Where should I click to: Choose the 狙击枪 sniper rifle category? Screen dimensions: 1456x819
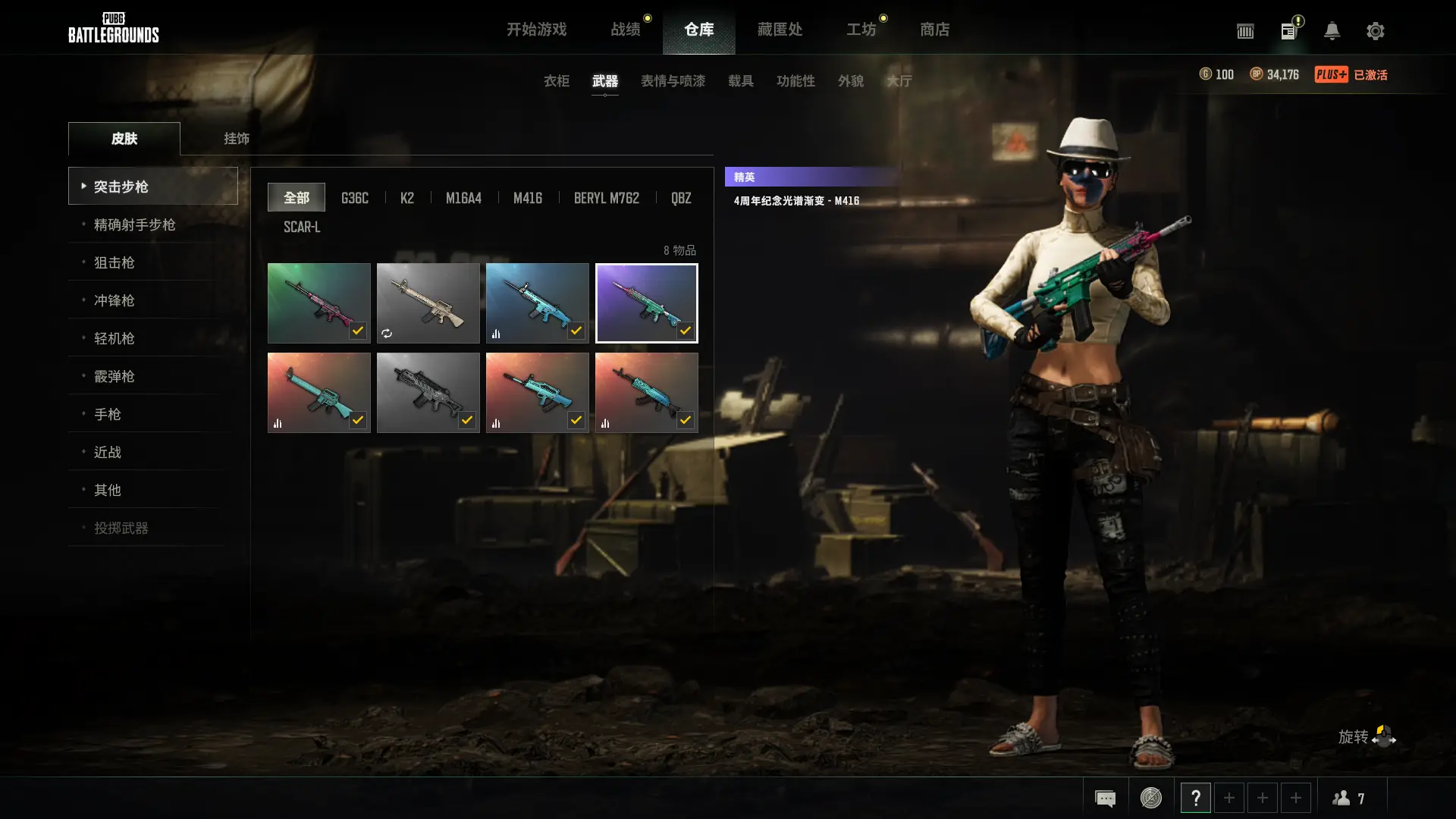(114, 262)
